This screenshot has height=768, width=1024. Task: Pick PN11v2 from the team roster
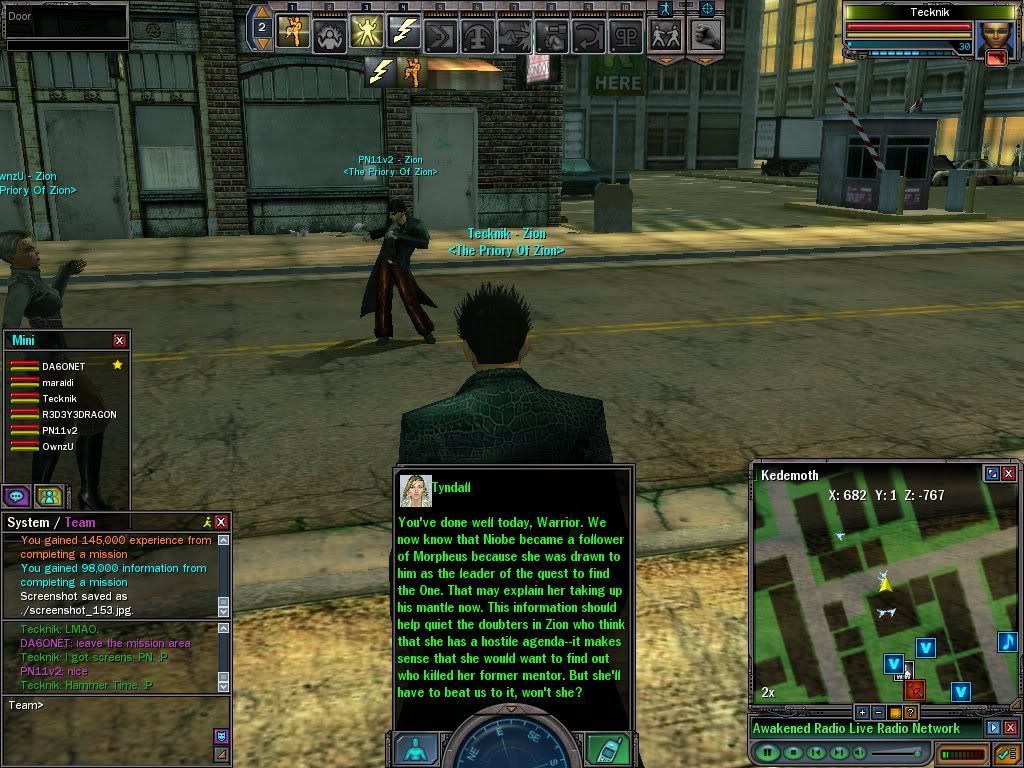tap(59, 431)
